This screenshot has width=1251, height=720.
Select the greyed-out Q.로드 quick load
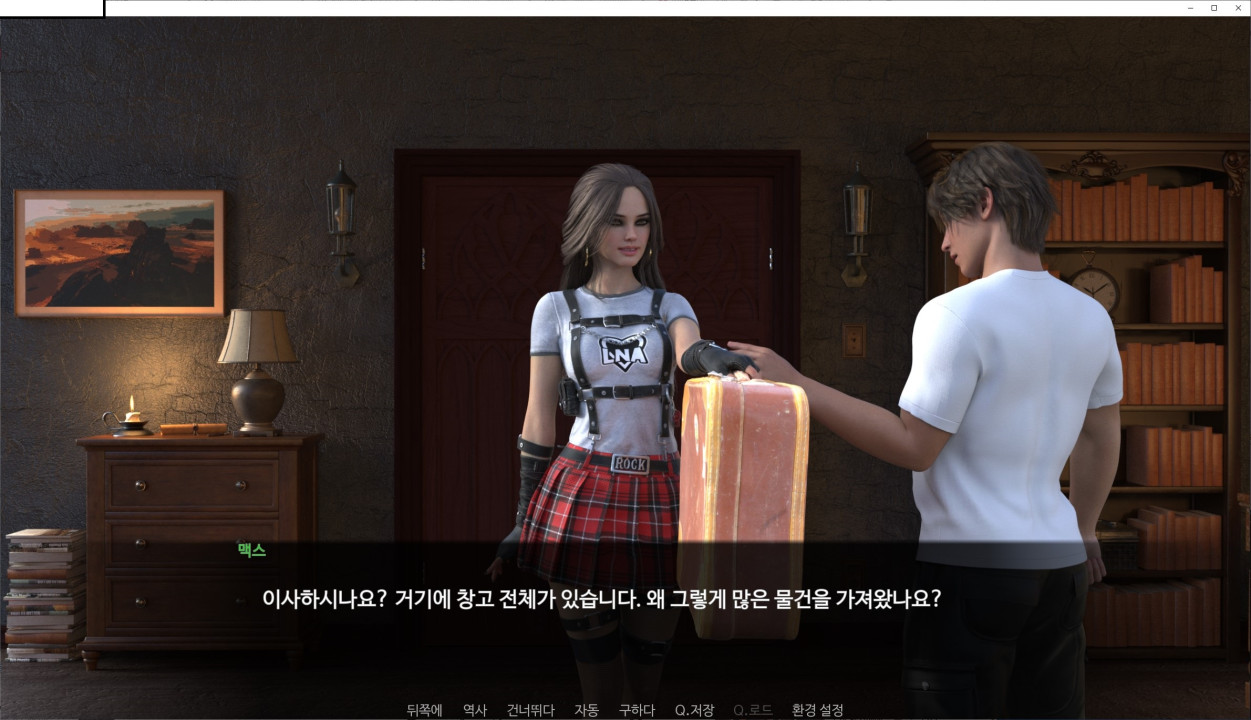coord(752,710)
